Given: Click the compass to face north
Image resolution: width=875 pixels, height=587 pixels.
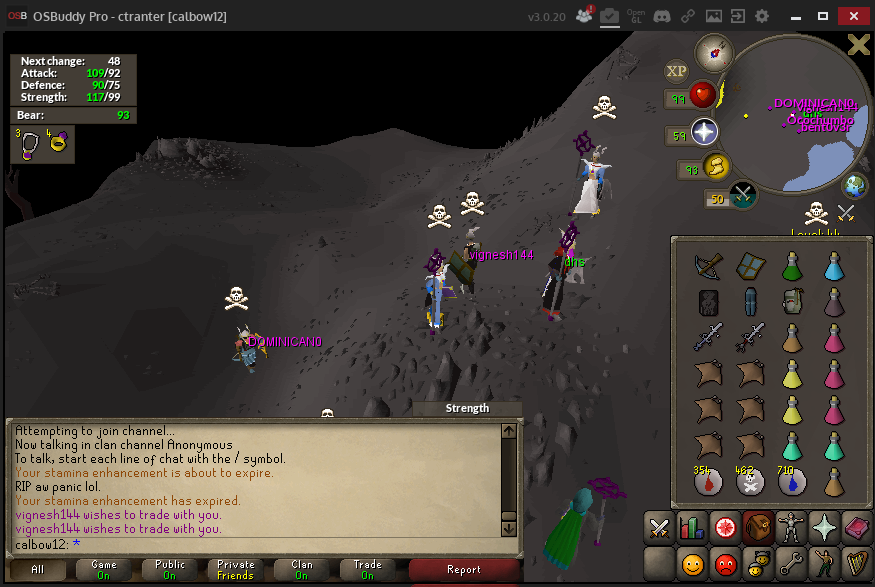Looking at the screenshot, I should click(714, 51).
